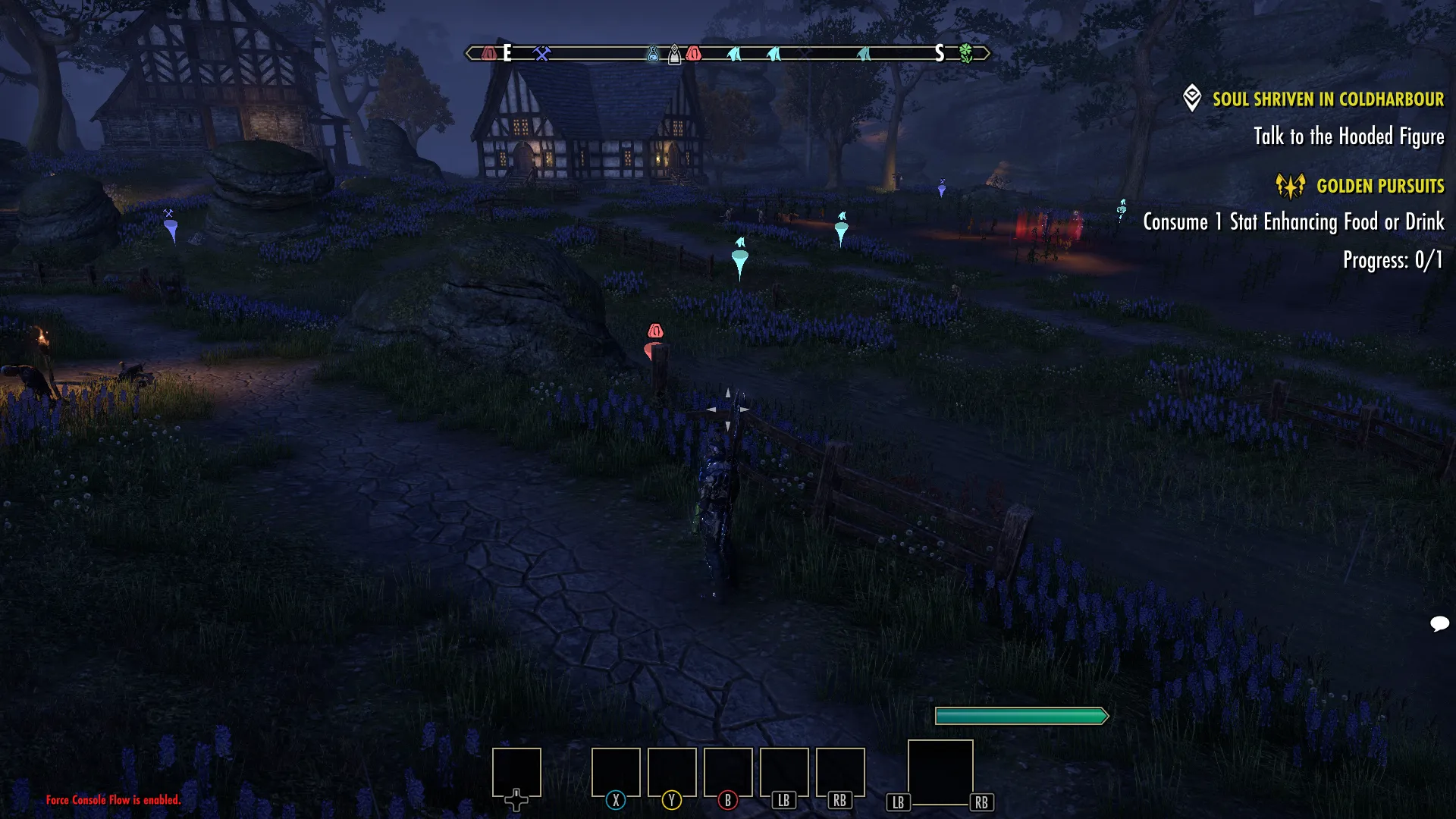Select the large ultimate ability slot

(940, 772)
